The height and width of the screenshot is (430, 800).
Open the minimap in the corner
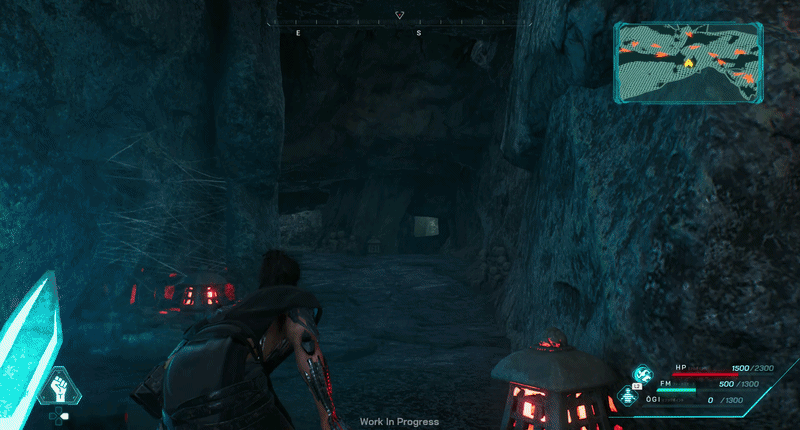(688, 62)
